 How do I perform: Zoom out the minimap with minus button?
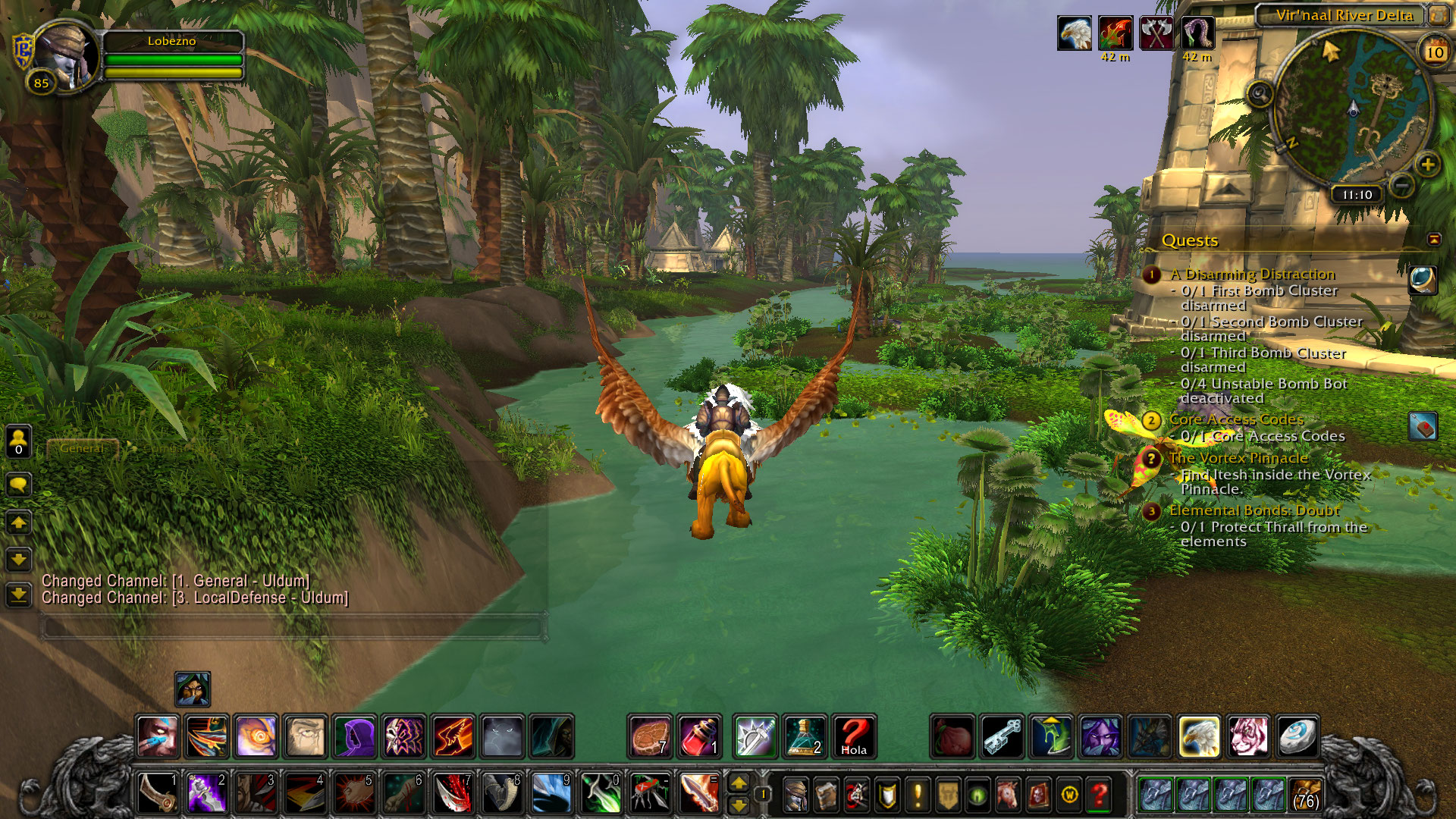click(x=1402, y=184)
